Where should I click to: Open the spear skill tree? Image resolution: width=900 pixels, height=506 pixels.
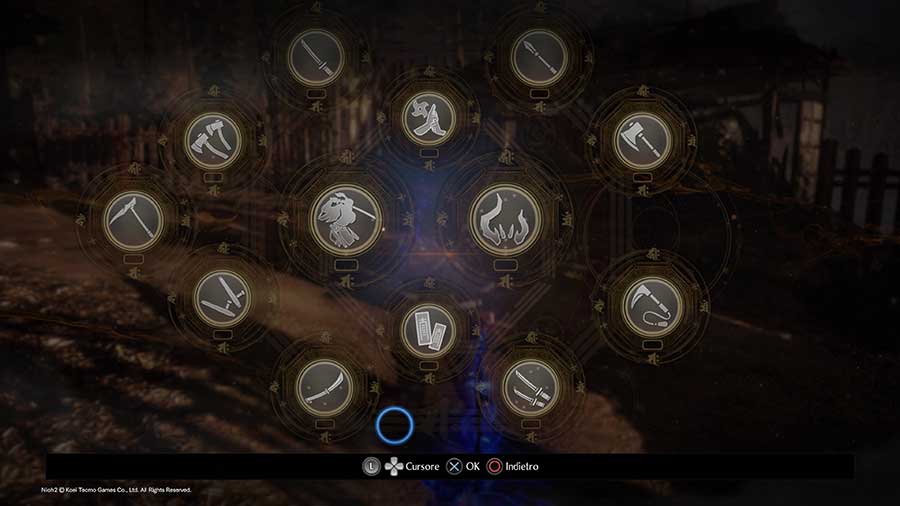pyautogui.click(x=538, y=56)
